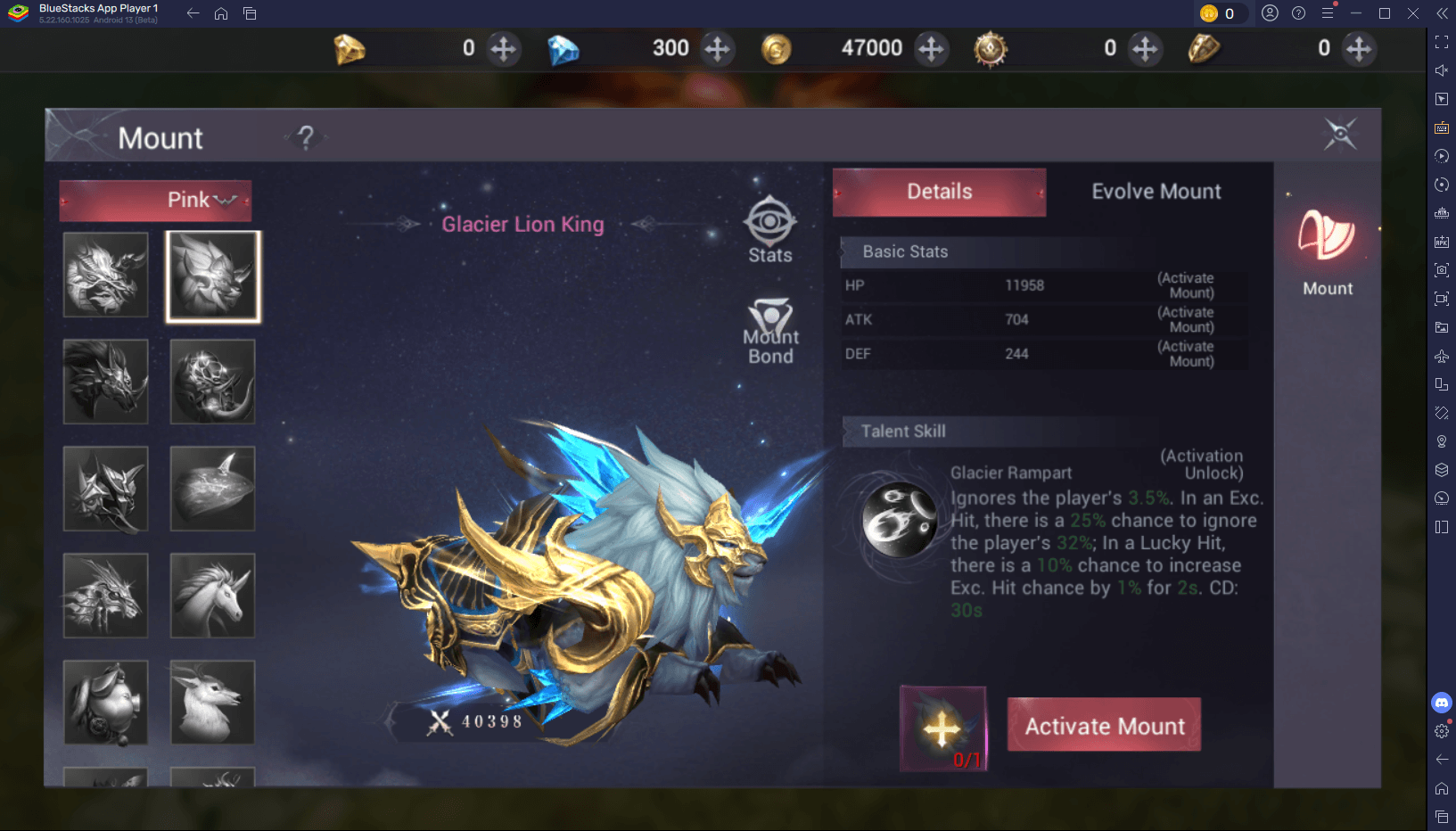Inspect the Glacier Rampart talent skill icon
Screen dimensions: 1456x831
899,520
